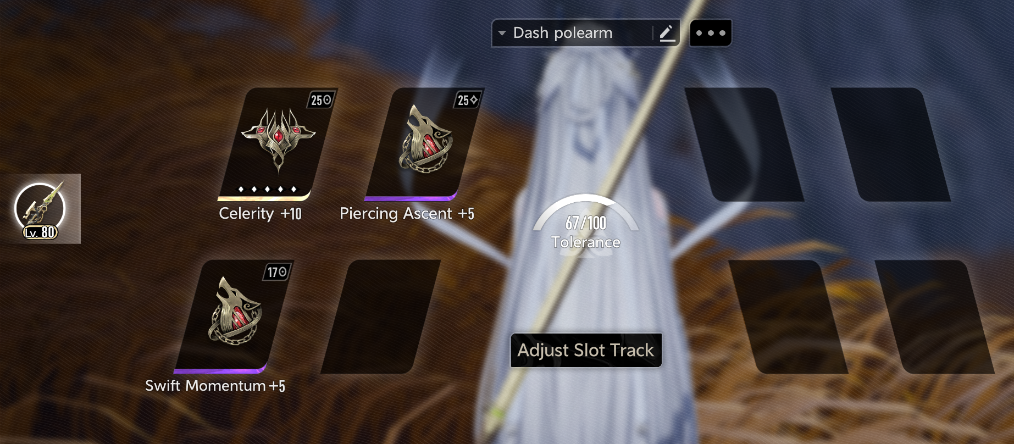Select the Lv. 80 polearm weapon icon
This screenshot has width=1014, height=444.
point(40,209)
